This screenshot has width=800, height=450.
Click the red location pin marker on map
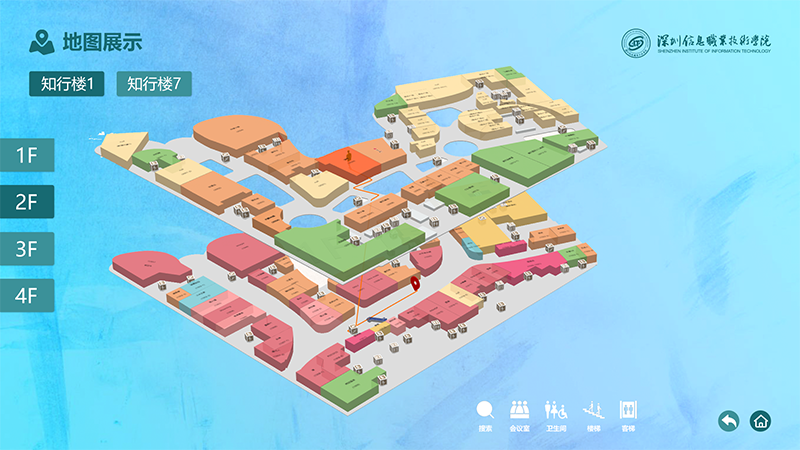(416, 279)
